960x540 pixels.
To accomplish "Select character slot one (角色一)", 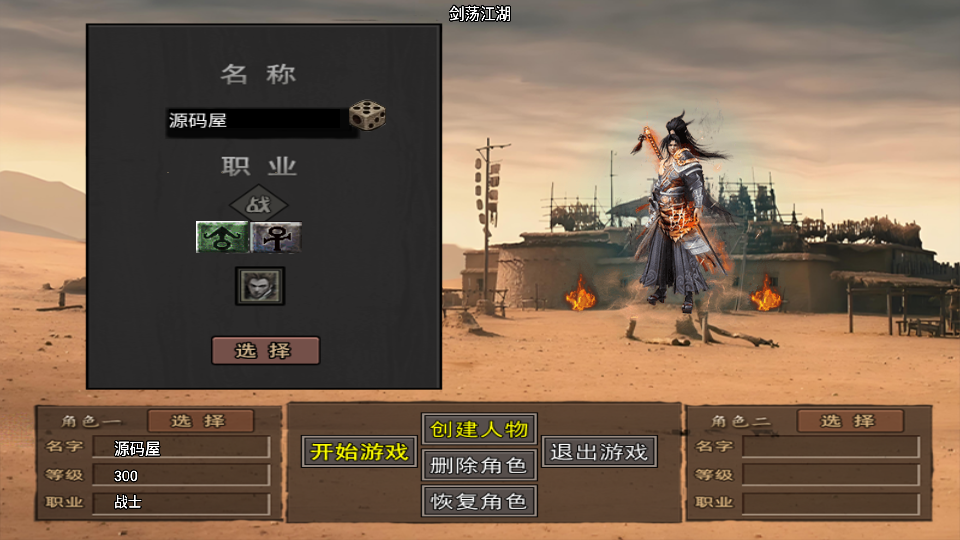I will 200,421.
